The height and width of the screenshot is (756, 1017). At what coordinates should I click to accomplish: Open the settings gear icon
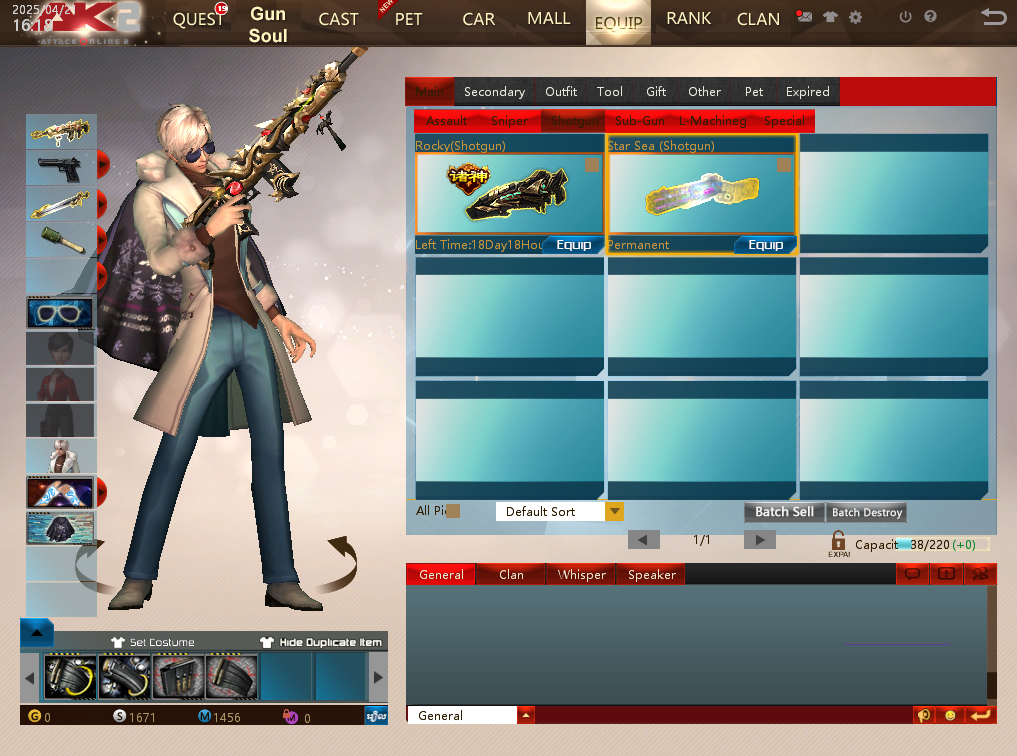(x=855, y=17)
